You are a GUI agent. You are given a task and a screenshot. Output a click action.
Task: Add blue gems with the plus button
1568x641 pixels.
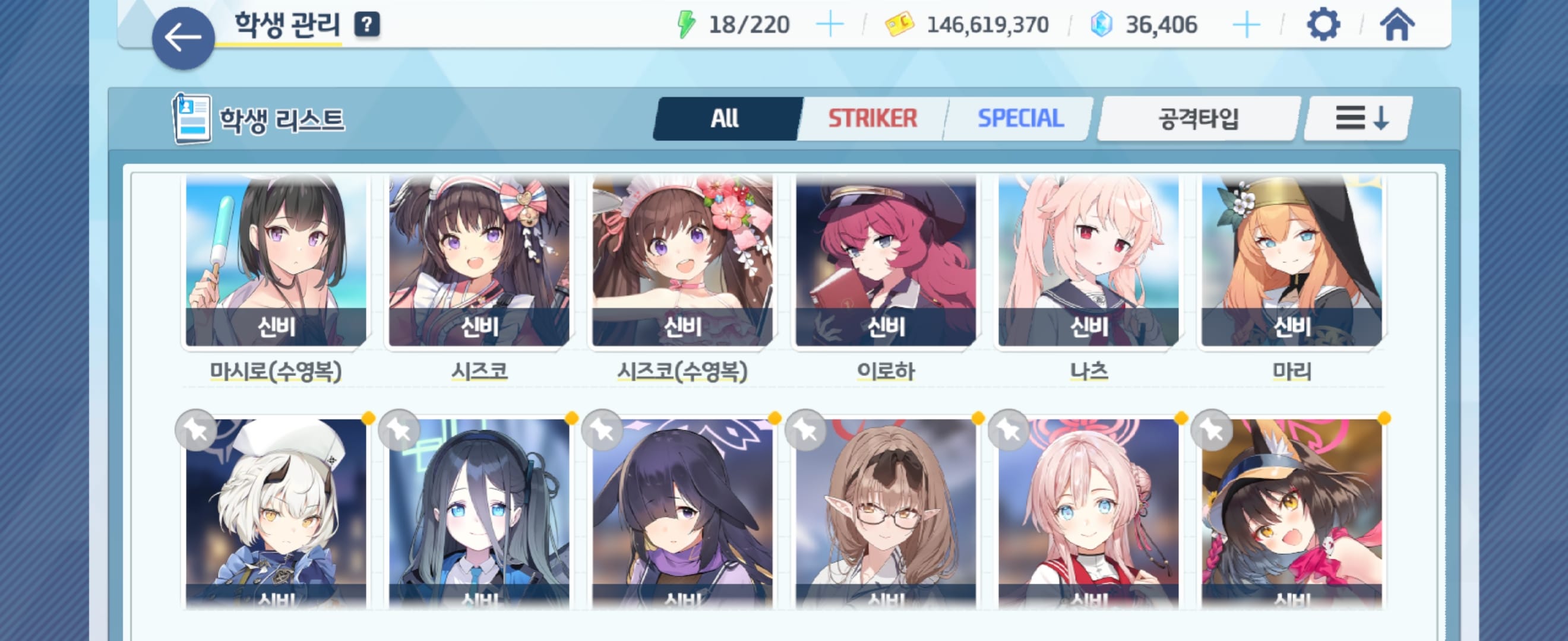[1245, 25]
